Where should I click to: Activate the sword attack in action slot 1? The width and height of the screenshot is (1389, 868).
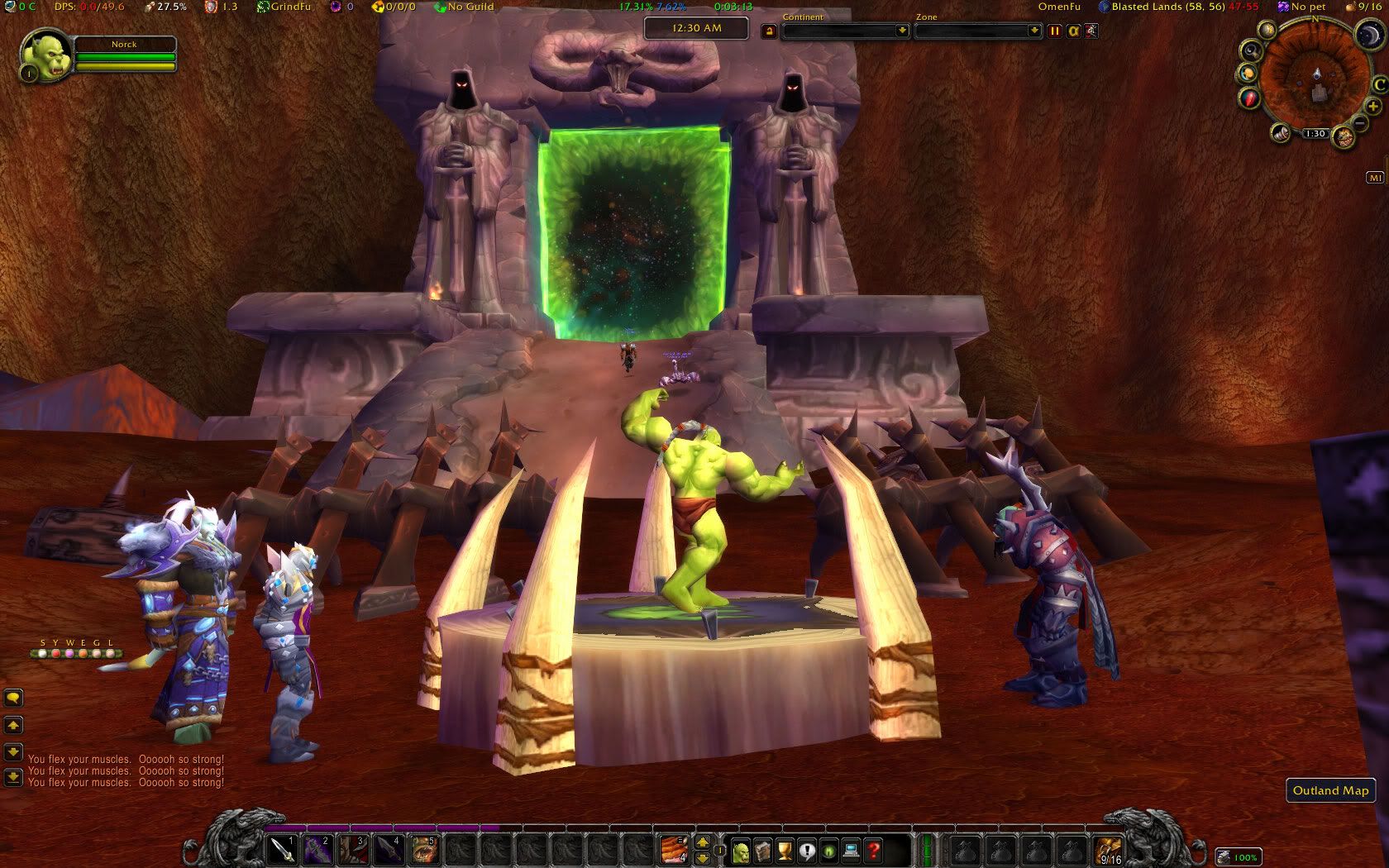point(283,849)
